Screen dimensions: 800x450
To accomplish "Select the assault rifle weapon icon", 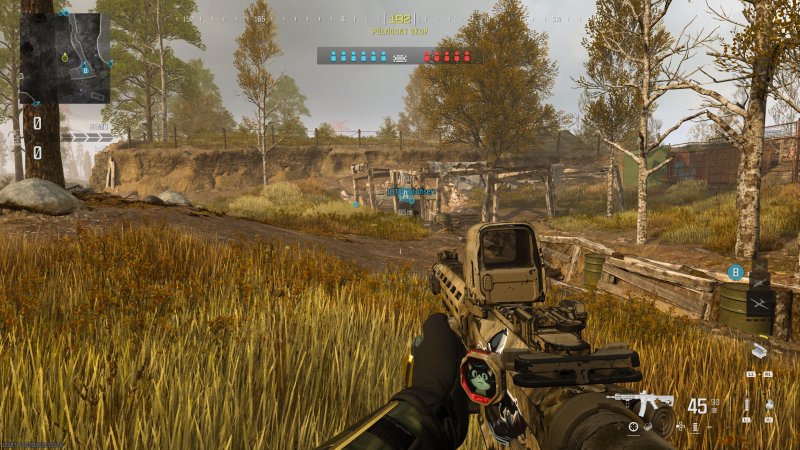I will point(643,404).
